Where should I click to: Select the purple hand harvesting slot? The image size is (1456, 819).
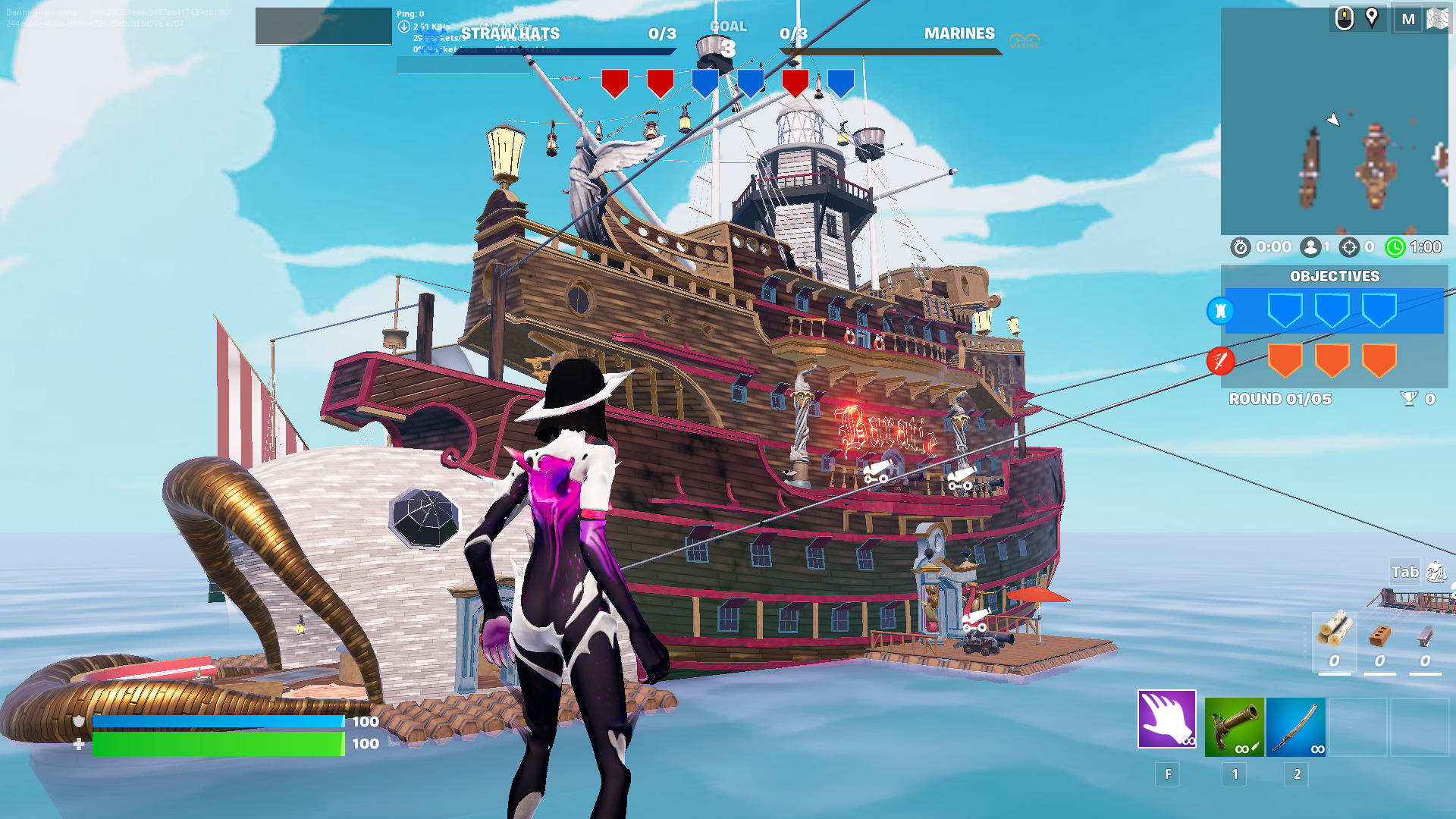(x=1166, y=719)
